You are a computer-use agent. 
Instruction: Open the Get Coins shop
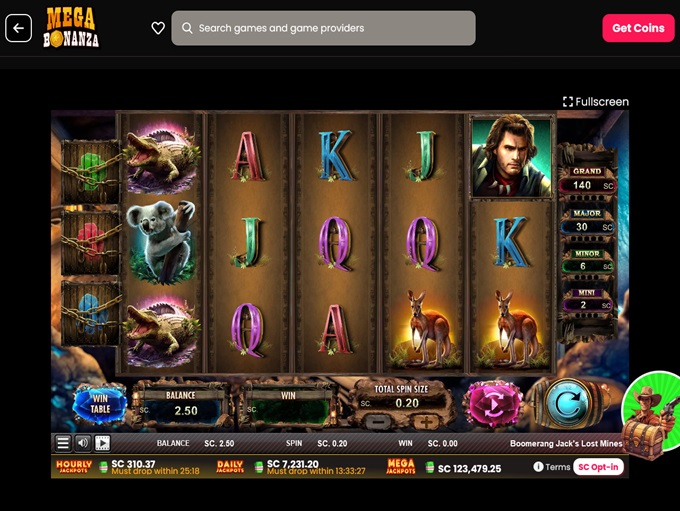coord(638,28)
